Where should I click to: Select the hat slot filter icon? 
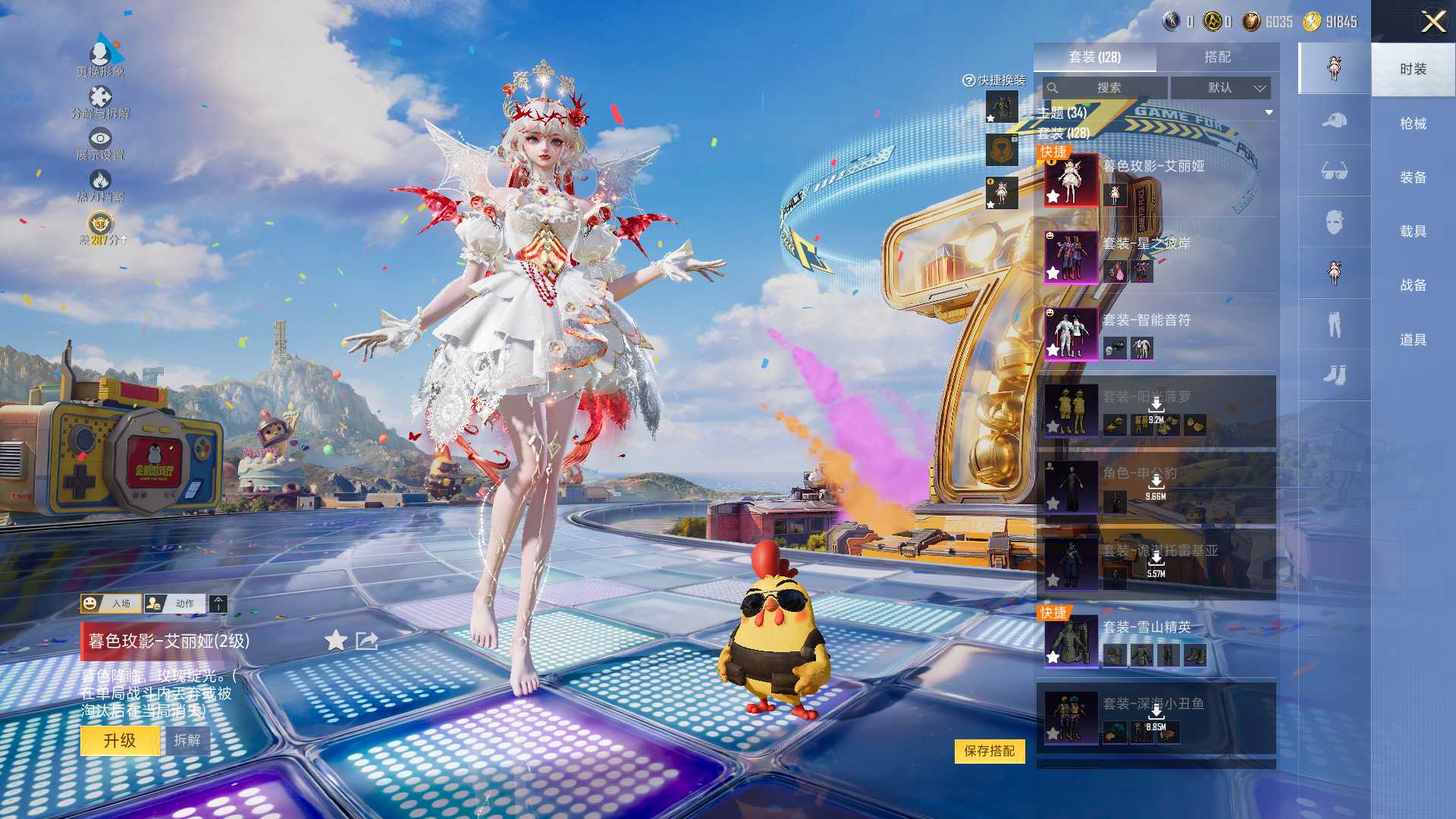coord(1334,121)
